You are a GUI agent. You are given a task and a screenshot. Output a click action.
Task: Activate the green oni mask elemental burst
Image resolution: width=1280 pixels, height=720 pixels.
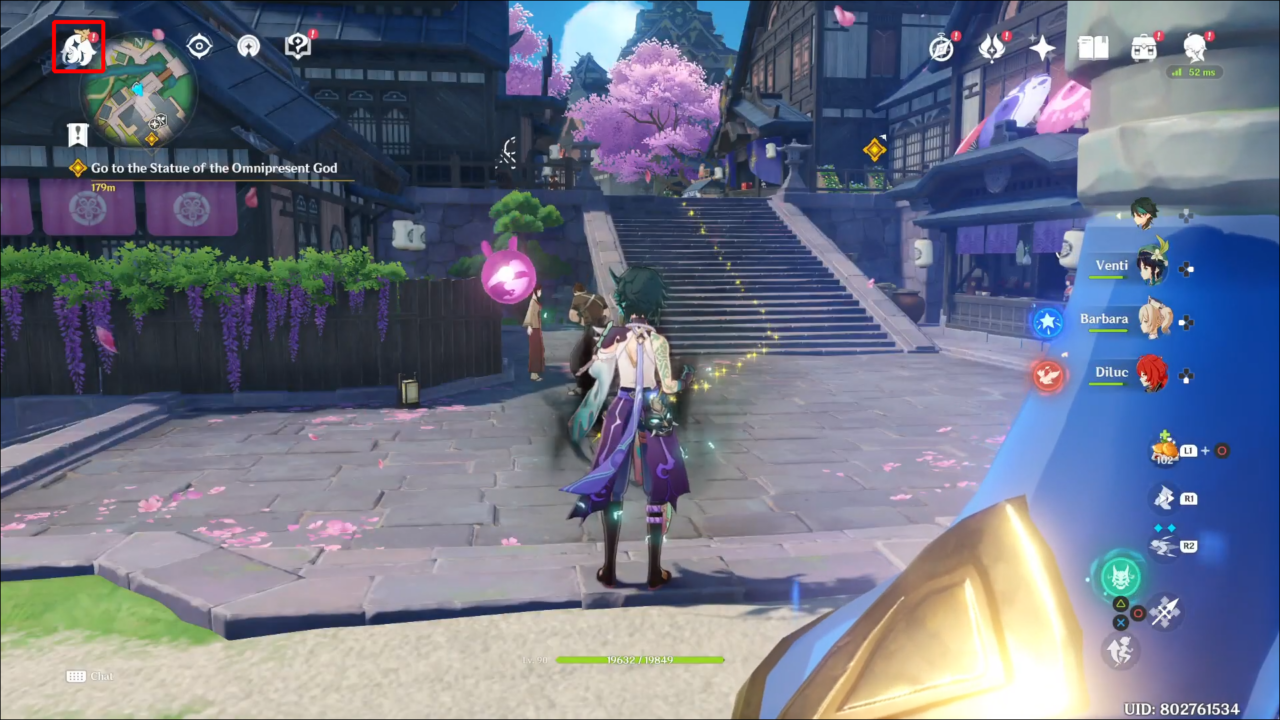click(1122, 577)
